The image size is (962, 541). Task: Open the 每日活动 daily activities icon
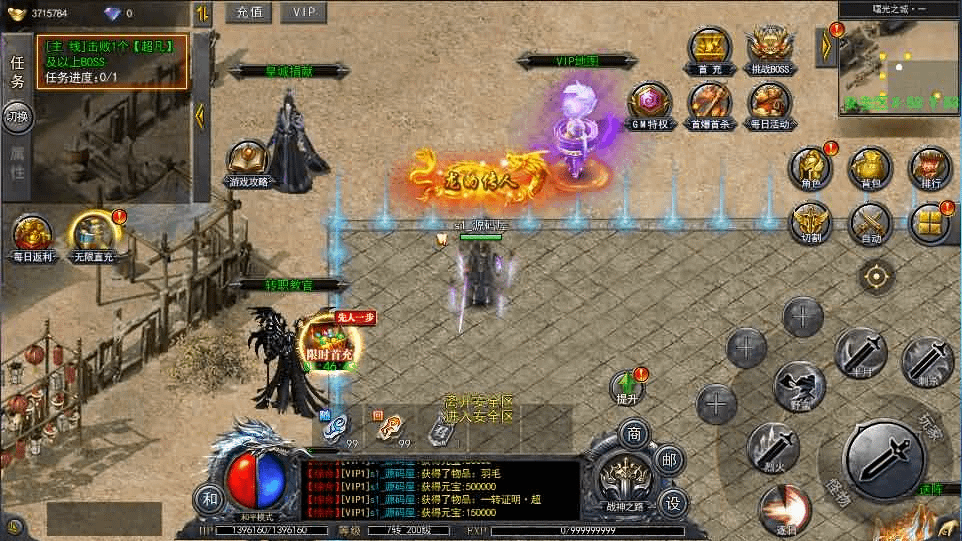(769, 105)
